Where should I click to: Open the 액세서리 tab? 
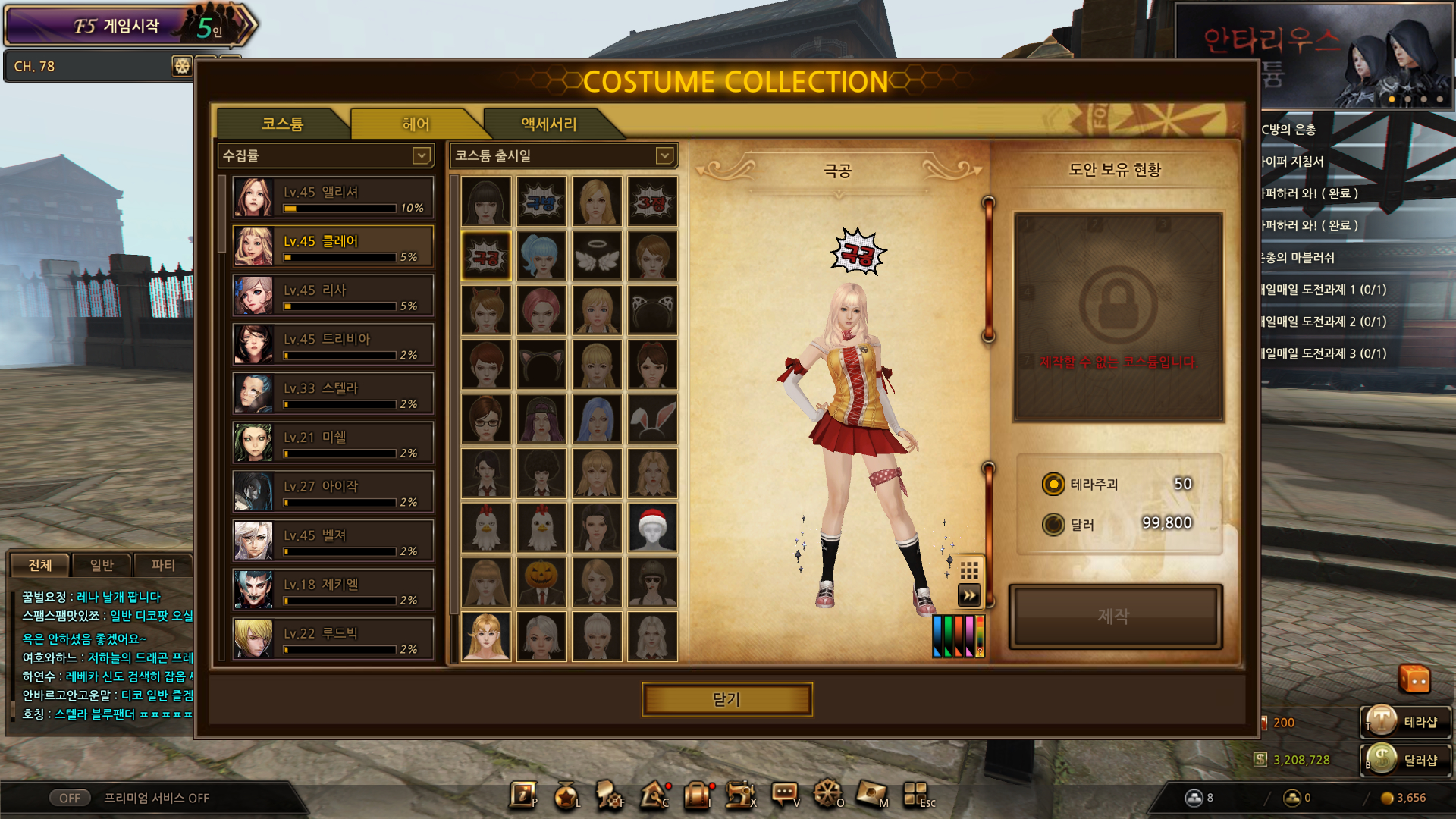pos(548,124)
